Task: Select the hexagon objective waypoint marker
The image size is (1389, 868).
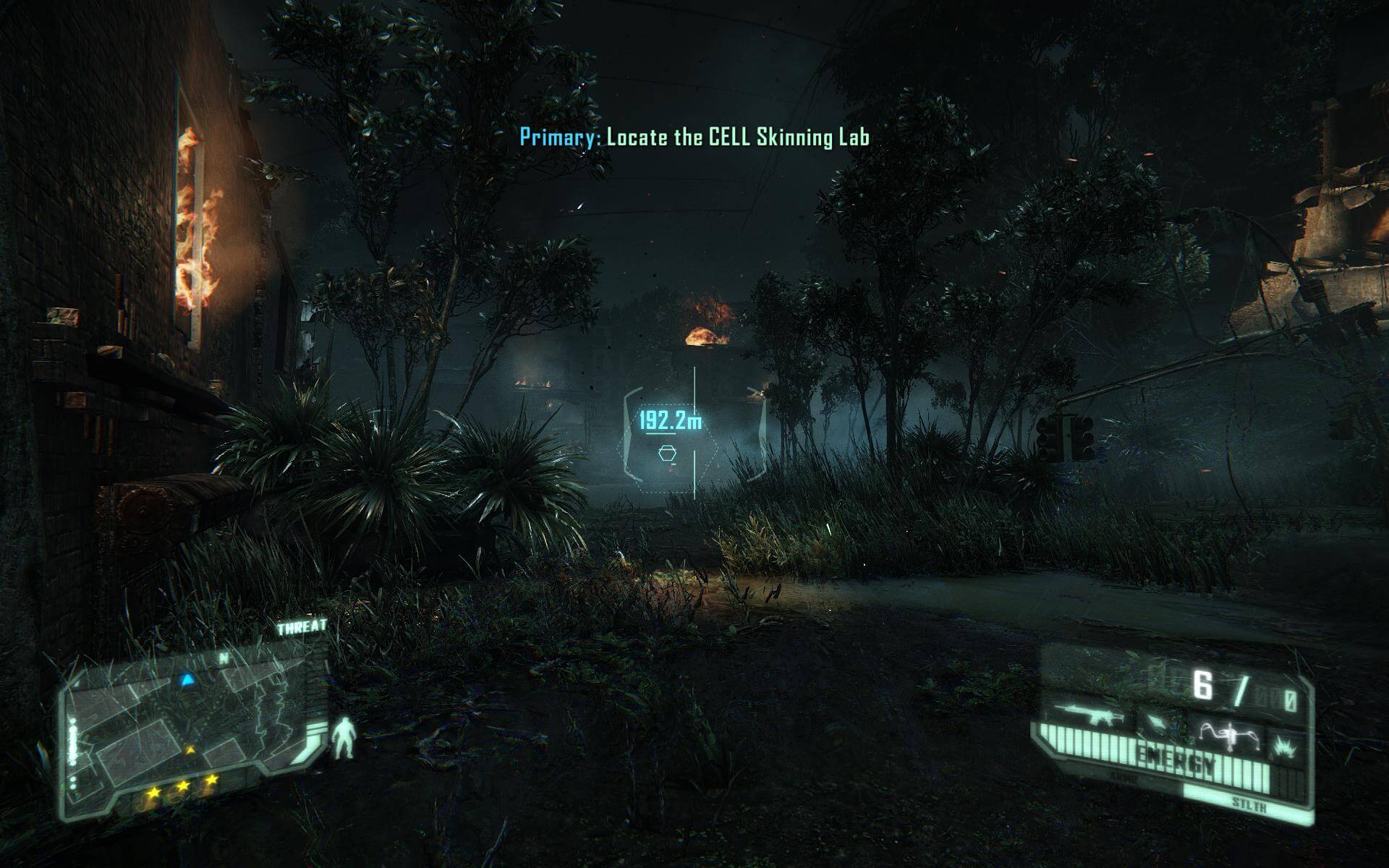Action: point(667,454)
